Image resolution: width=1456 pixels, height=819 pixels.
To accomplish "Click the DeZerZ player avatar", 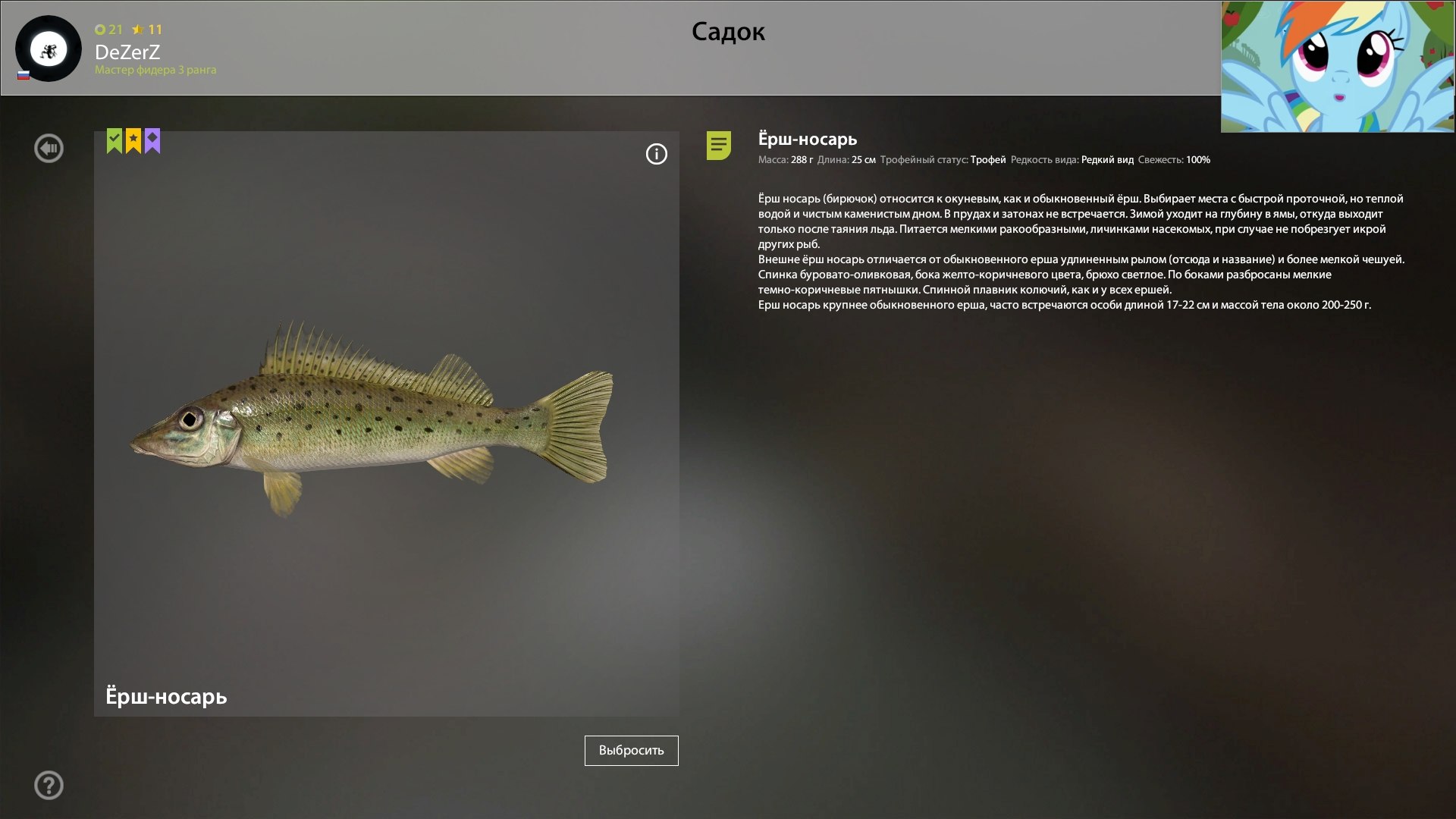I will (x=47, y=48).
